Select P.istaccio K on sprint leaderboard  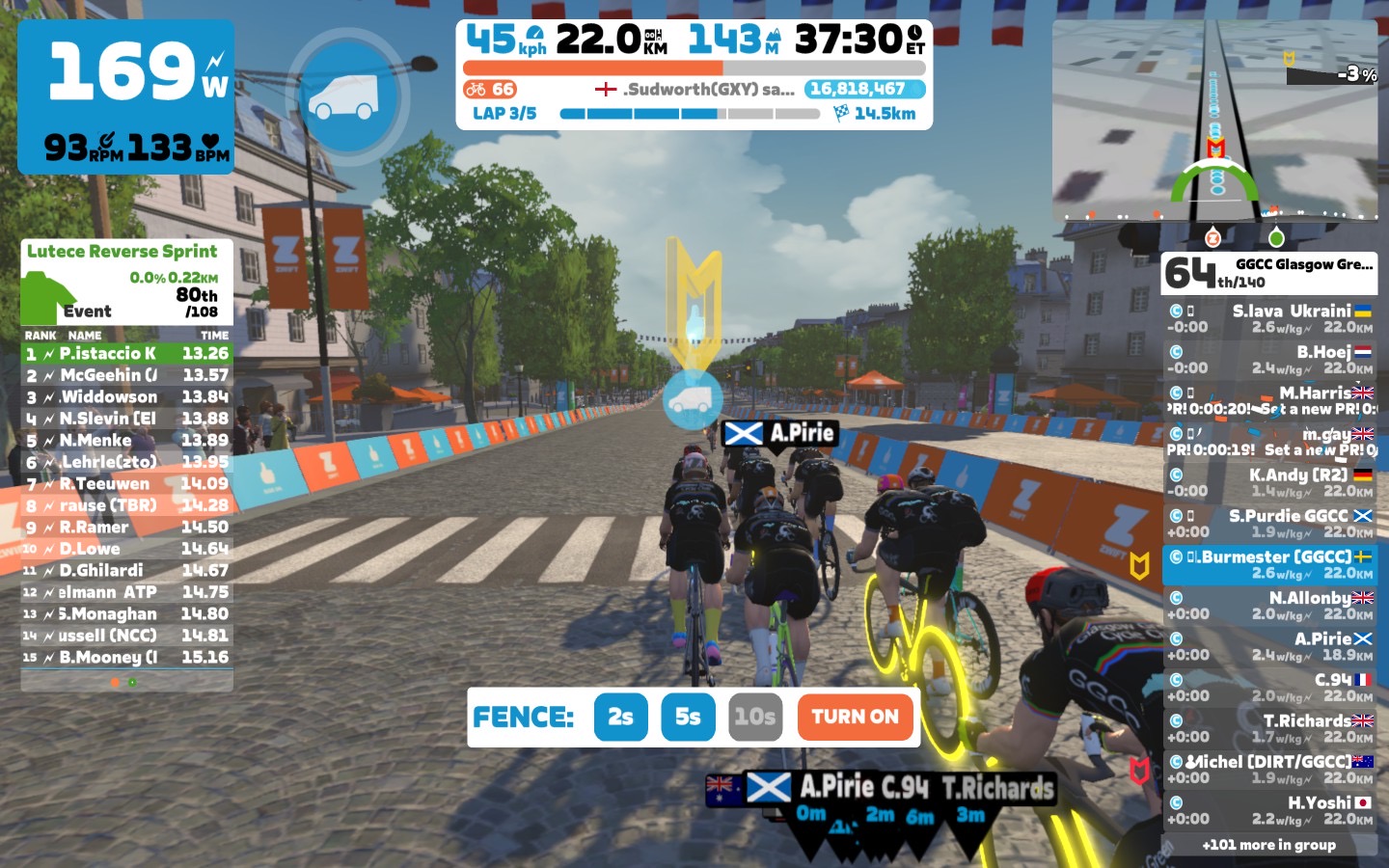coord(126,354)
